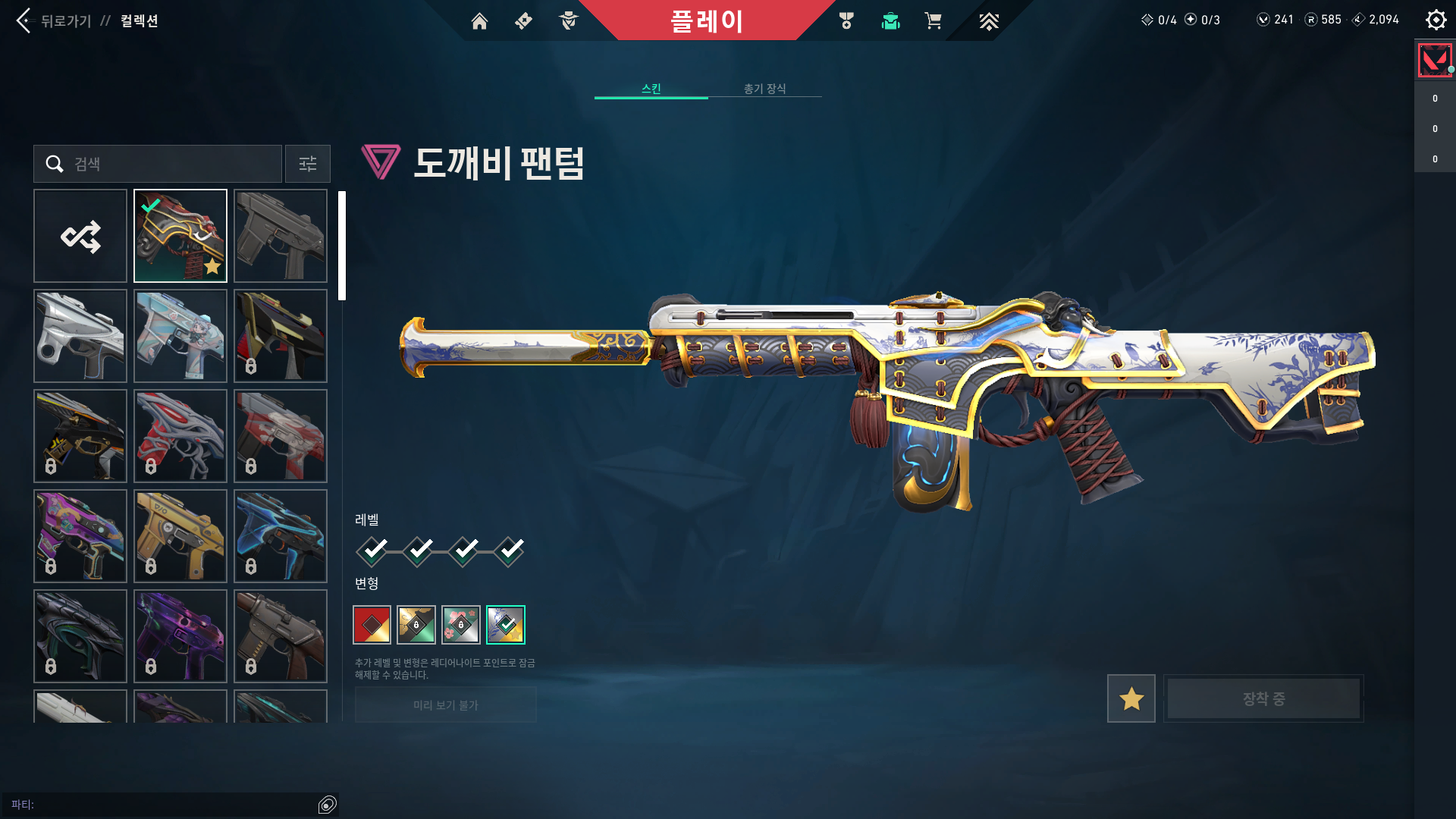Open the player card avatar on the right
This screenshot has height=819, width=1456.
[1435, 61]
